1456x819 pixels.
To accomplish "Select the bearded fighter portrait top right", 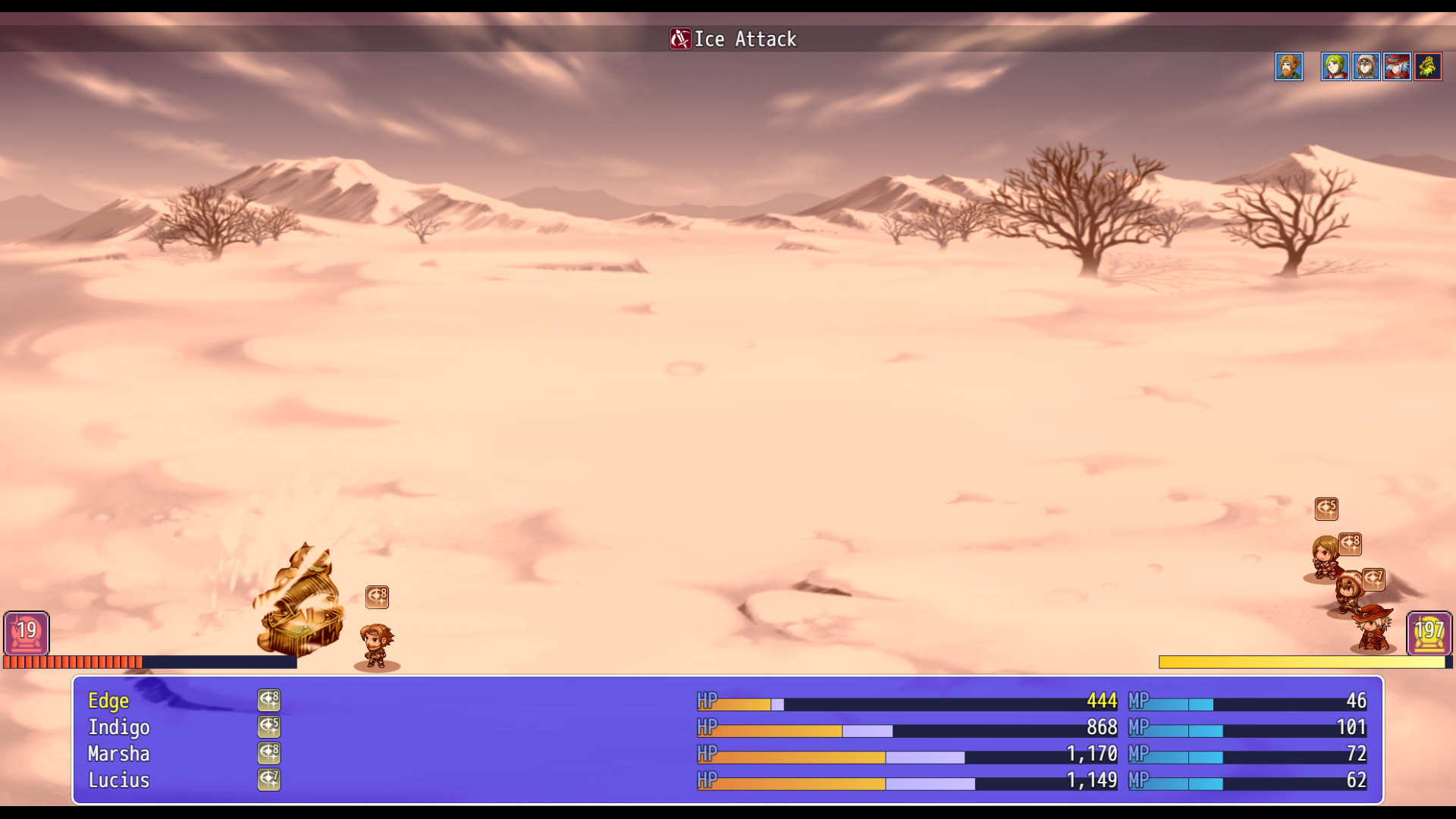I will coord(1289,67).
